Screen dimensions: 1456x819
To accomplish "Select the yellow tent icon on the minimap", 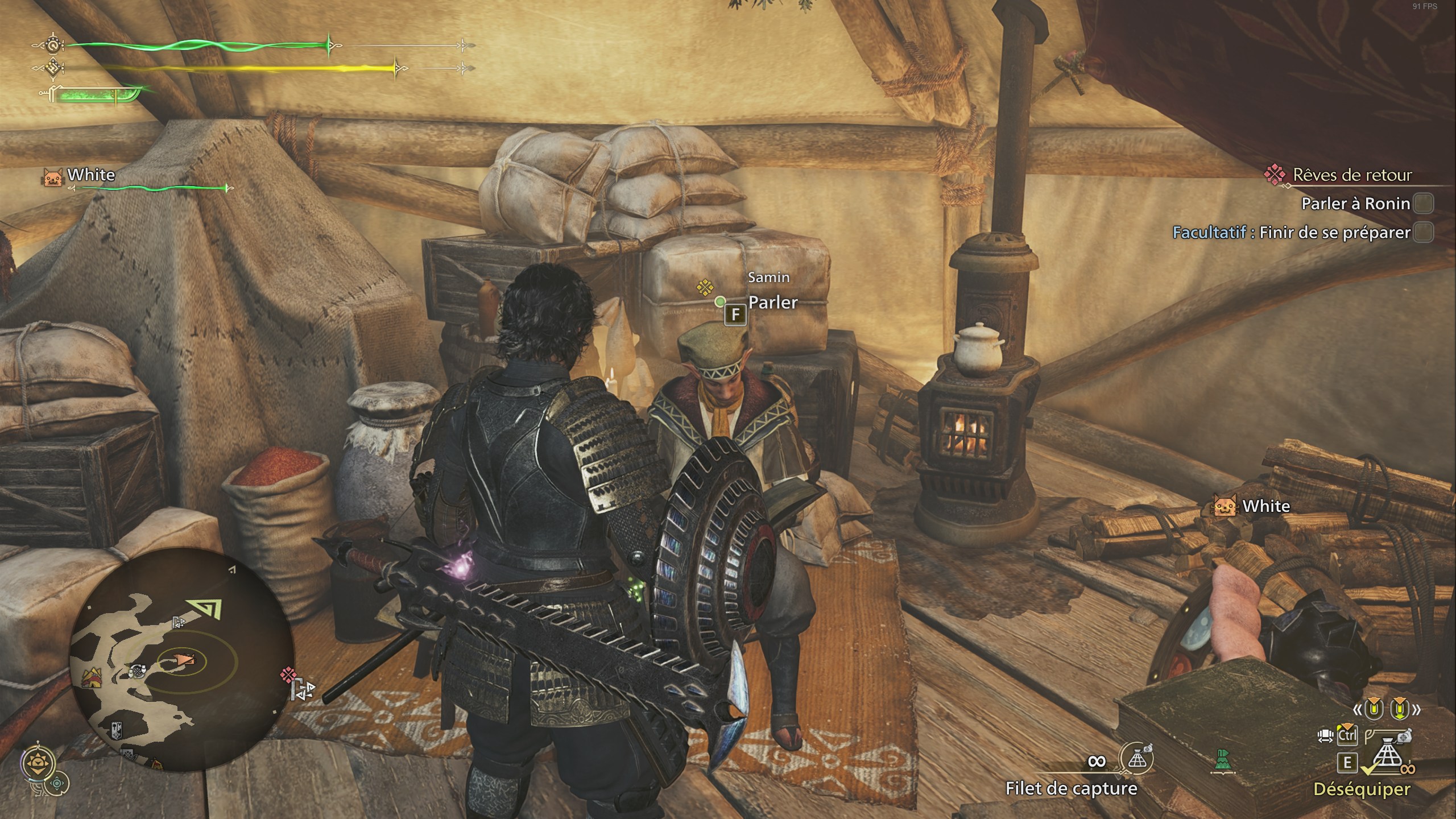I will coord(91,677).
